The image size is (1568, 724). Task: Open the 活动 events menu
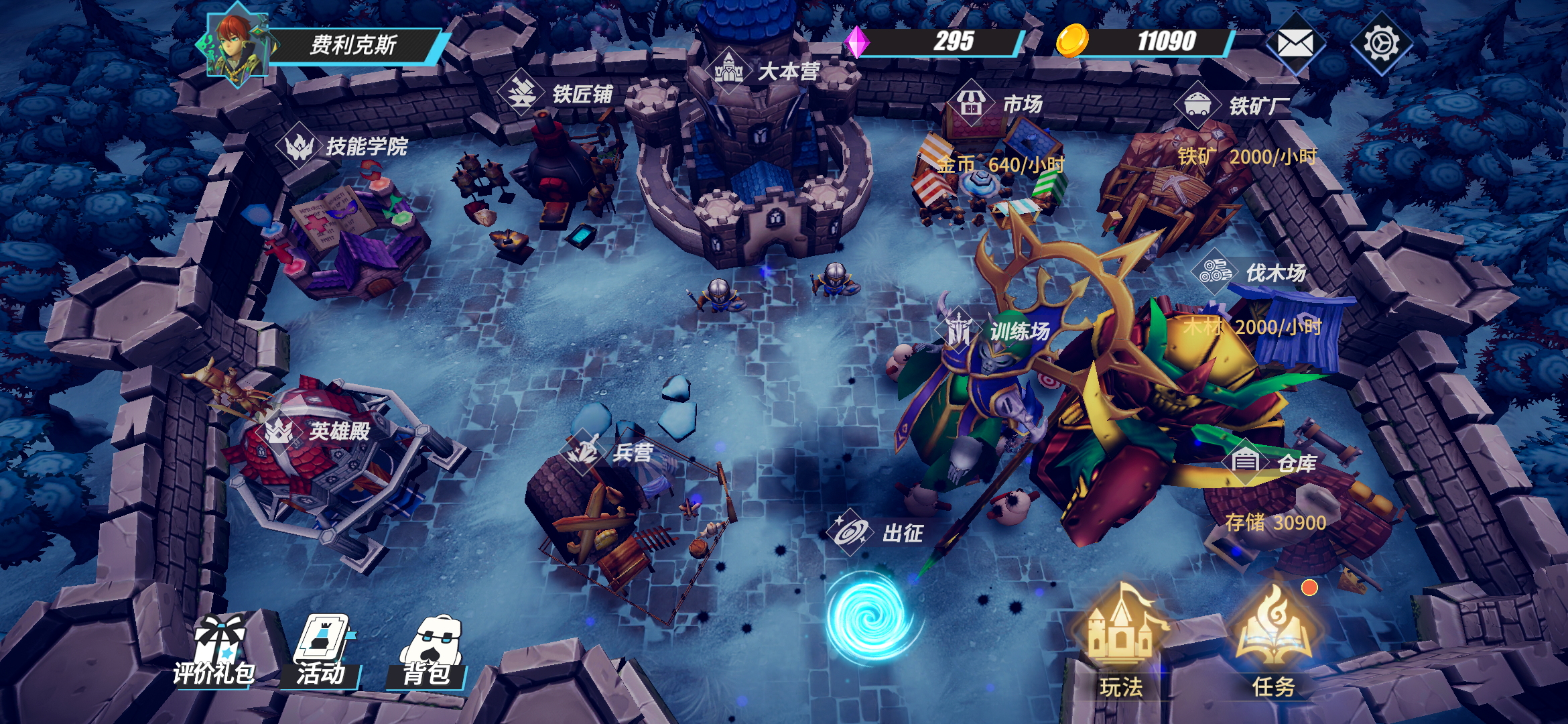323,650
